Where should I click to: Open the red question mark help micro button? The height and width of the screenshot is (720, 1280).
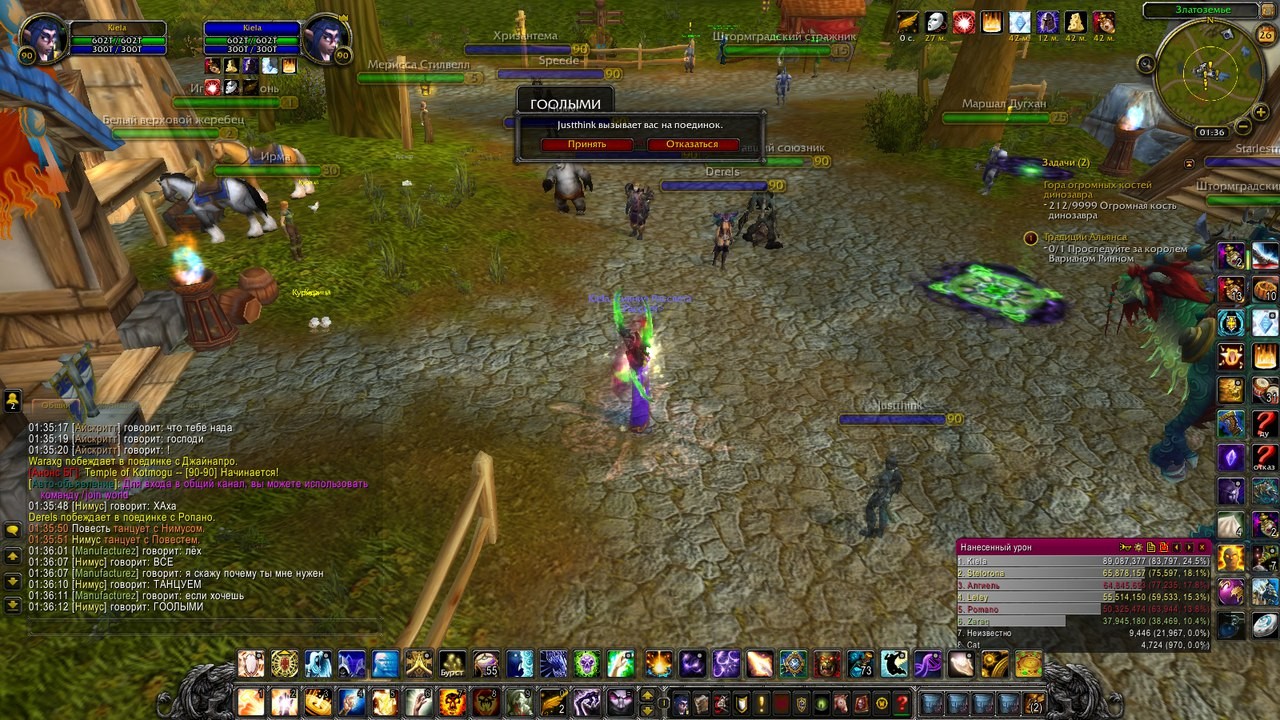coord(902,703)
